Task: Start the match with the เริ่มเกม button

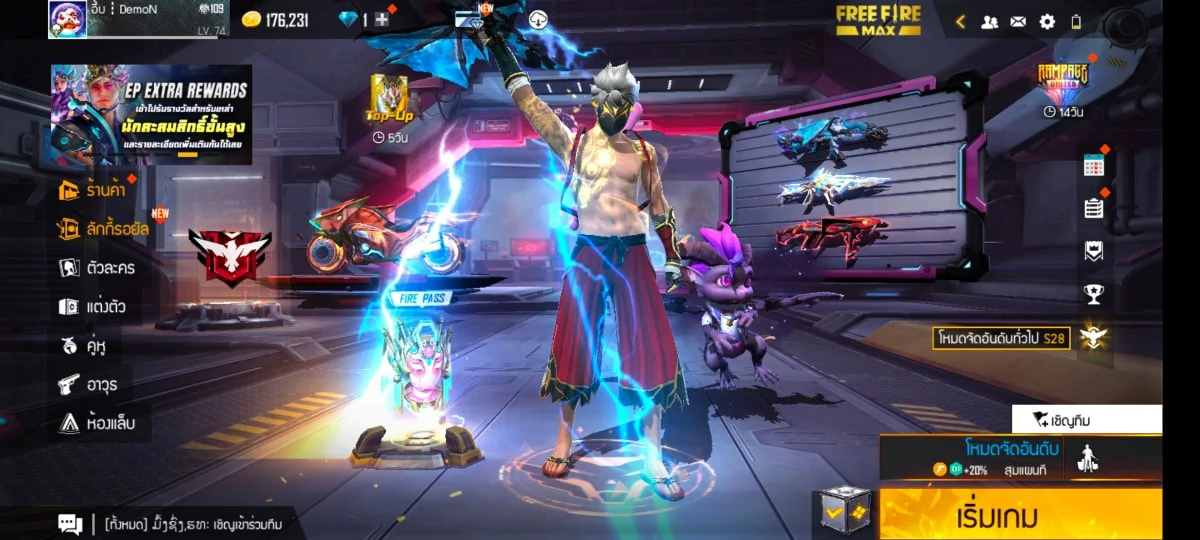Action: [x=1020, y=515]
